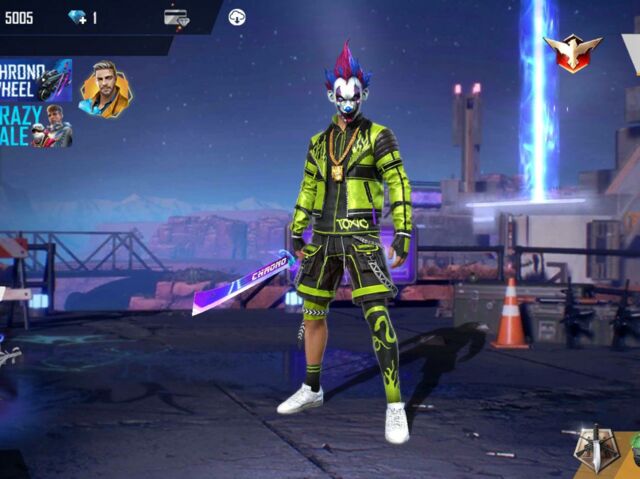Open the dagger and guns armory icon

(596, 449)
